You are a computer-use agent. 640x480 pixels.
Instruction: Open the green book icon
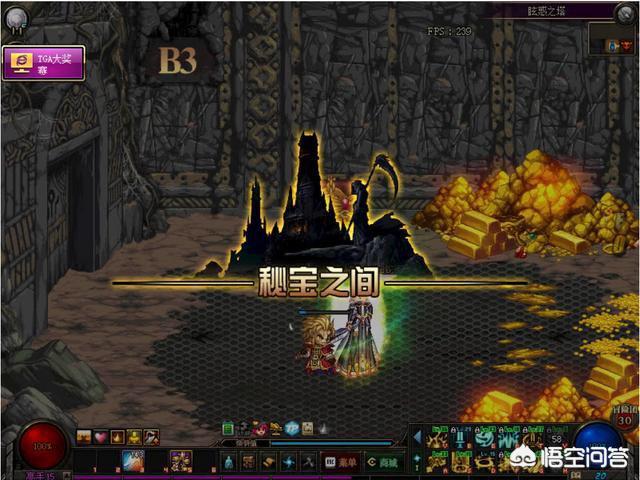point(228,428)
